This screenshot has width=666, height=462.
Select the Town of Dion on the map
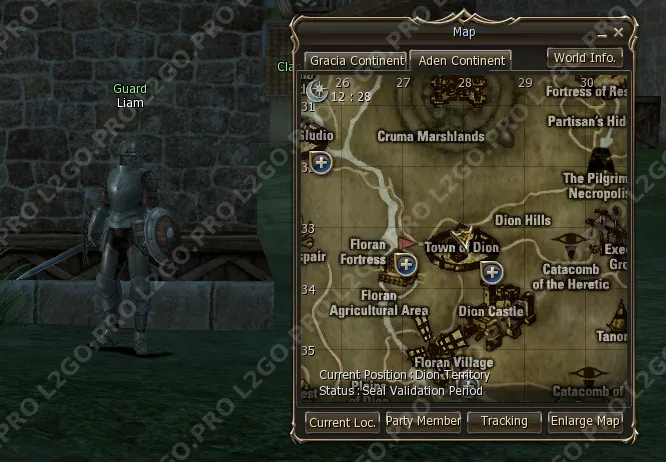tap(461, 246)
